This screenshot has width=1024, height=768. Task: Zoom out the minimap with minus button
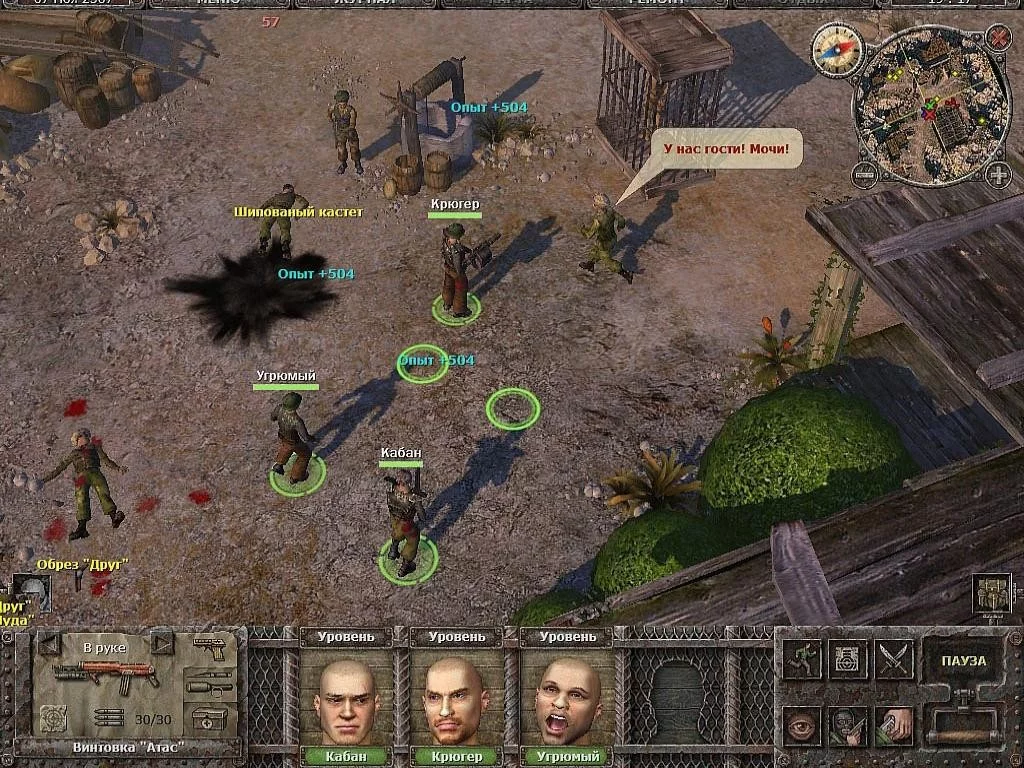pos(863,174)
